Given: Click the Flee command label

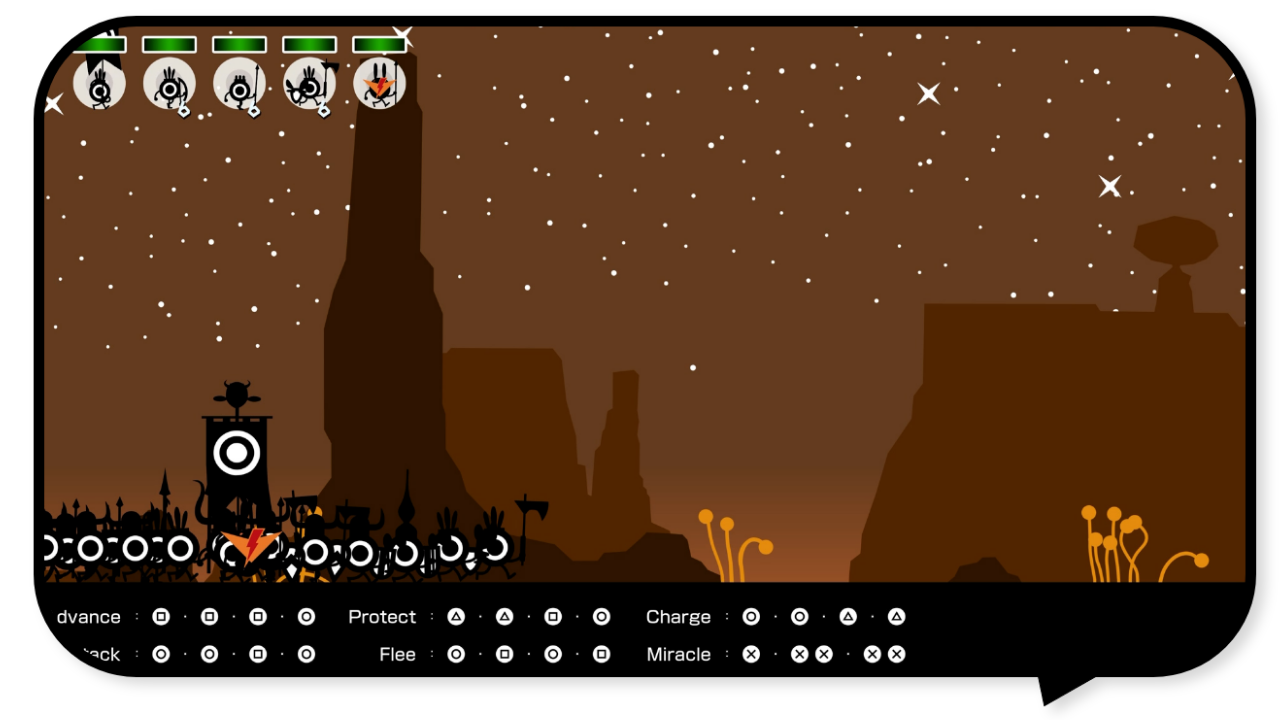Looking at the screenshot, I should pos(397,654).
